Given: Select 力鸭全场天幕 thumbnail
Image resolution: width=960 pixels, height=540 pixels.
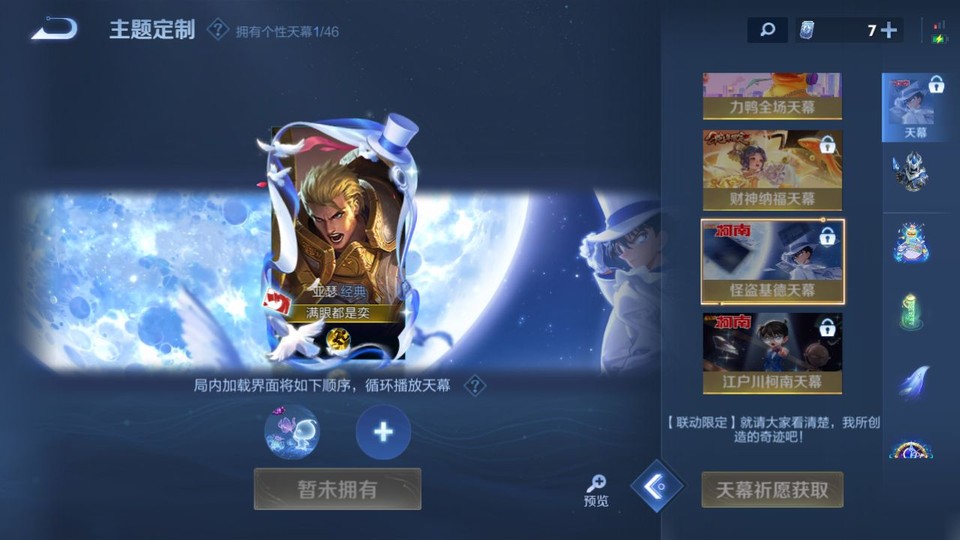Looking at the screenshot, I should (771, 96).
